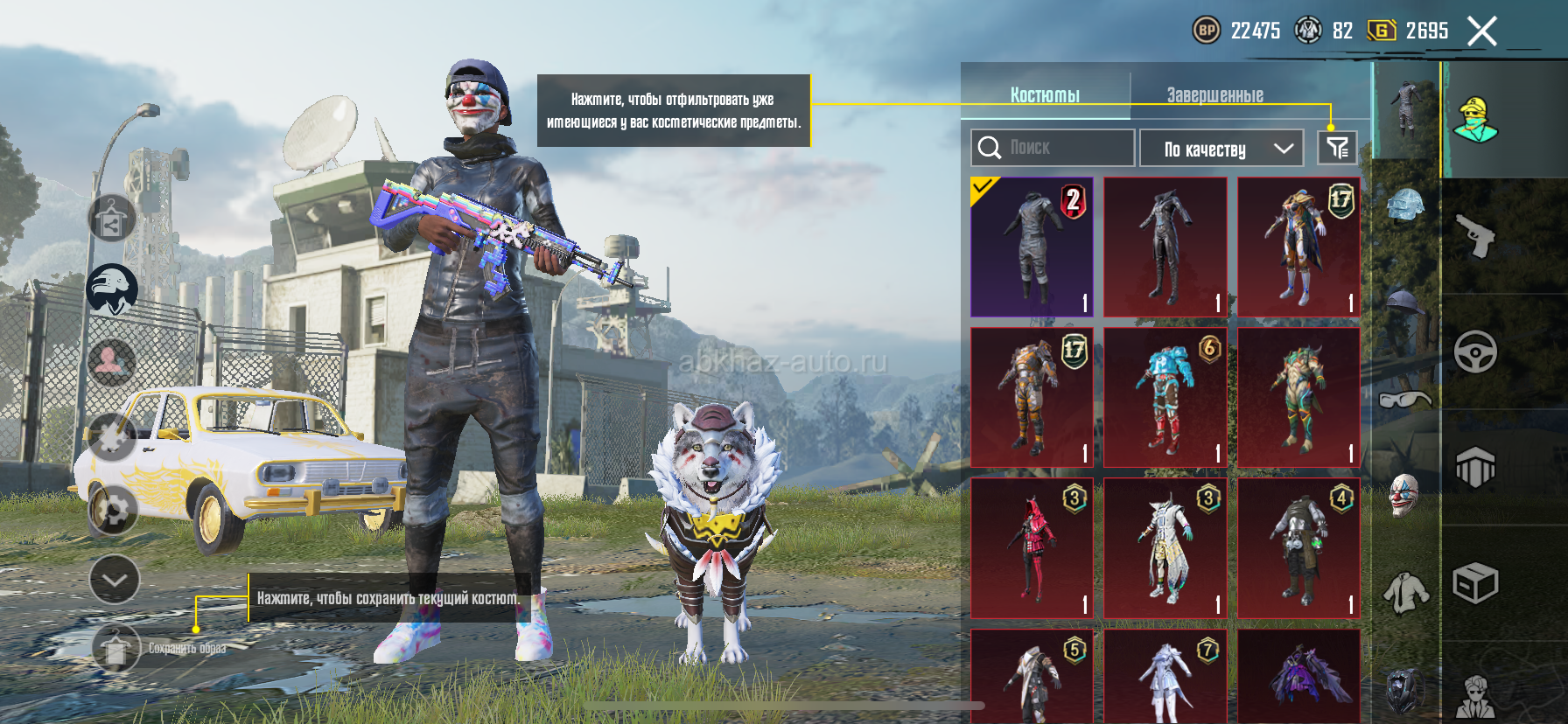
Task: Select the equipped dark leather suit
Action: click(x=1032, y=247)
